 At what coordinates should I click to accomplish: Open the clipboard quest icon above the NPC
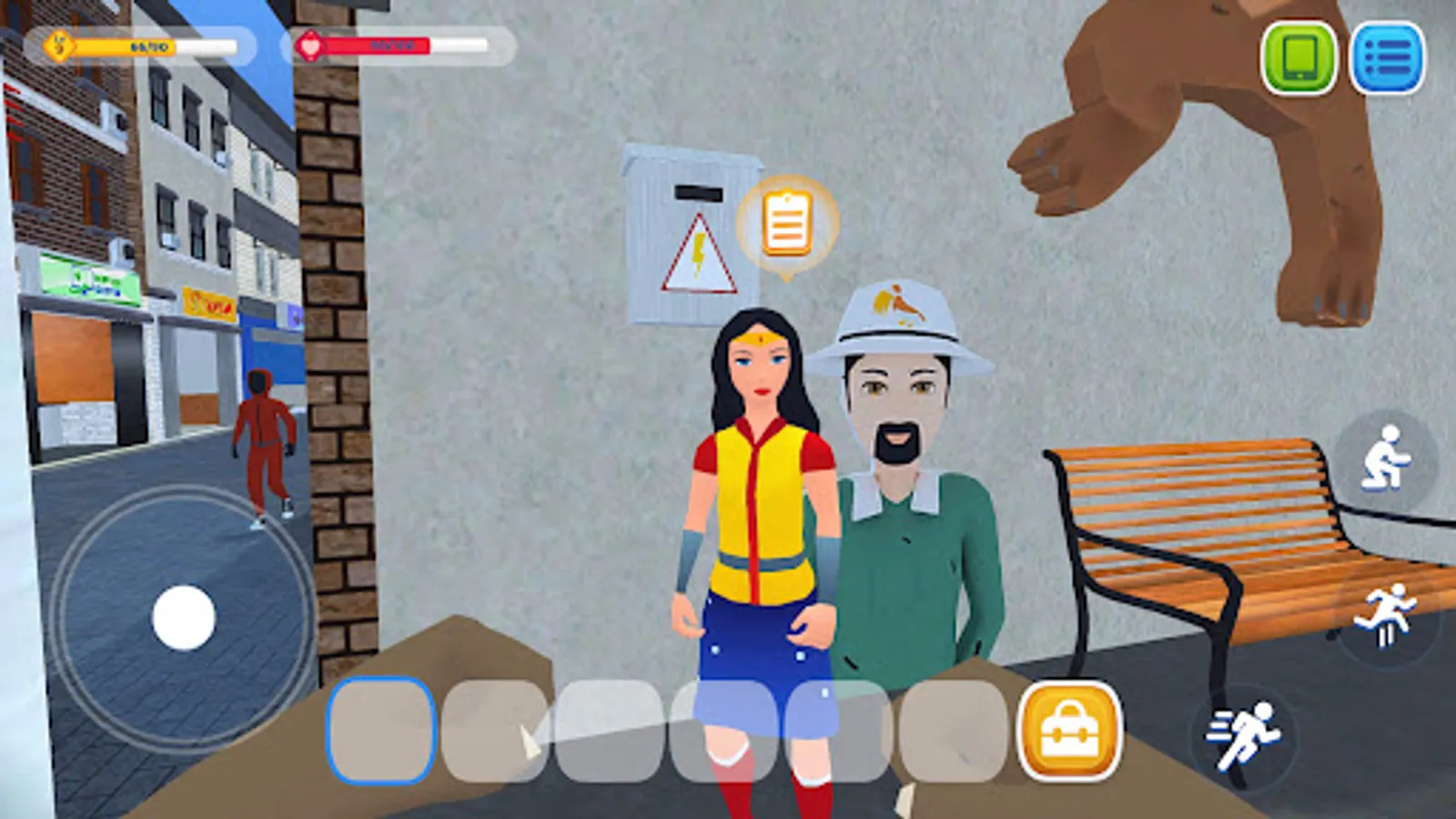(x=788, y=221)
